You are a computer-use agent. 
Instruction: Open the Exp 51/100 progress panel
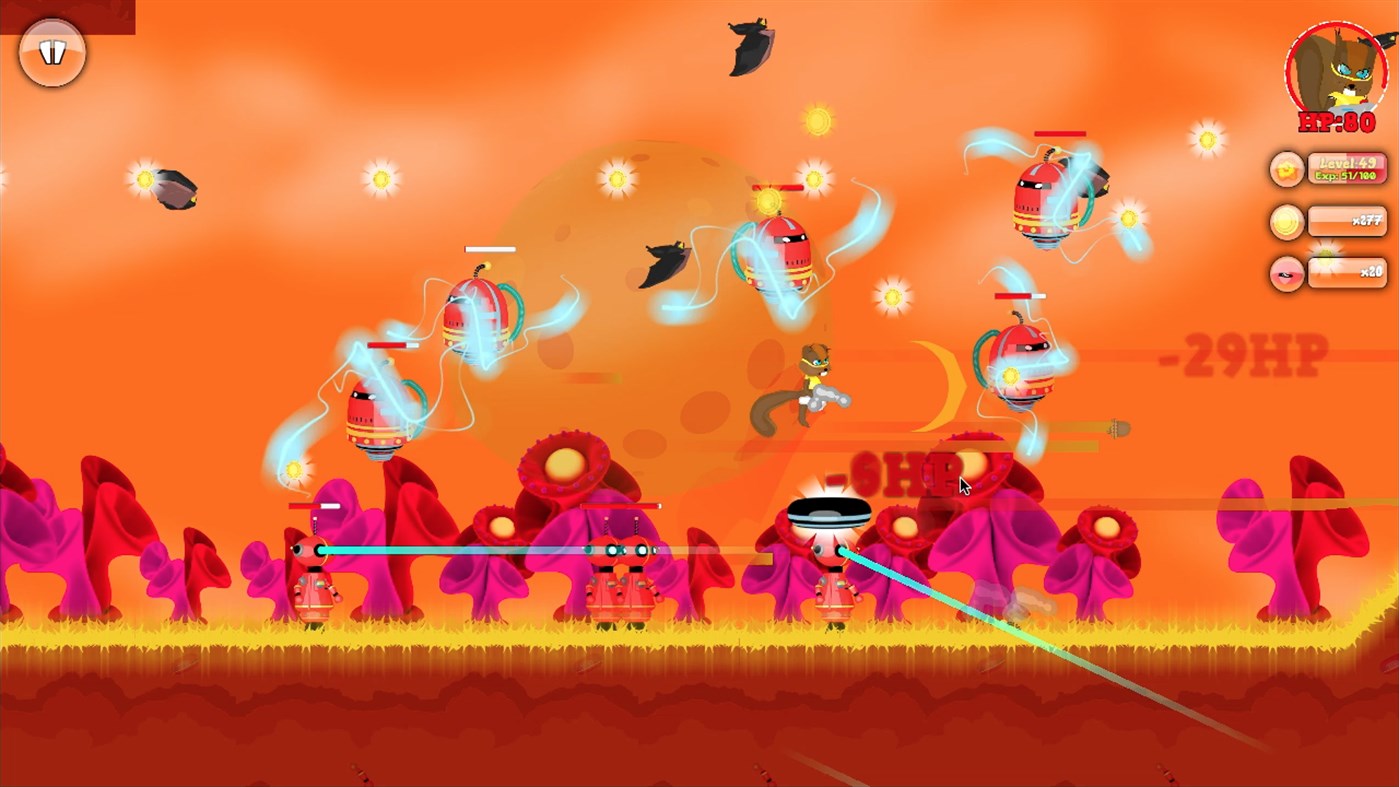(x=1345, y=175)
